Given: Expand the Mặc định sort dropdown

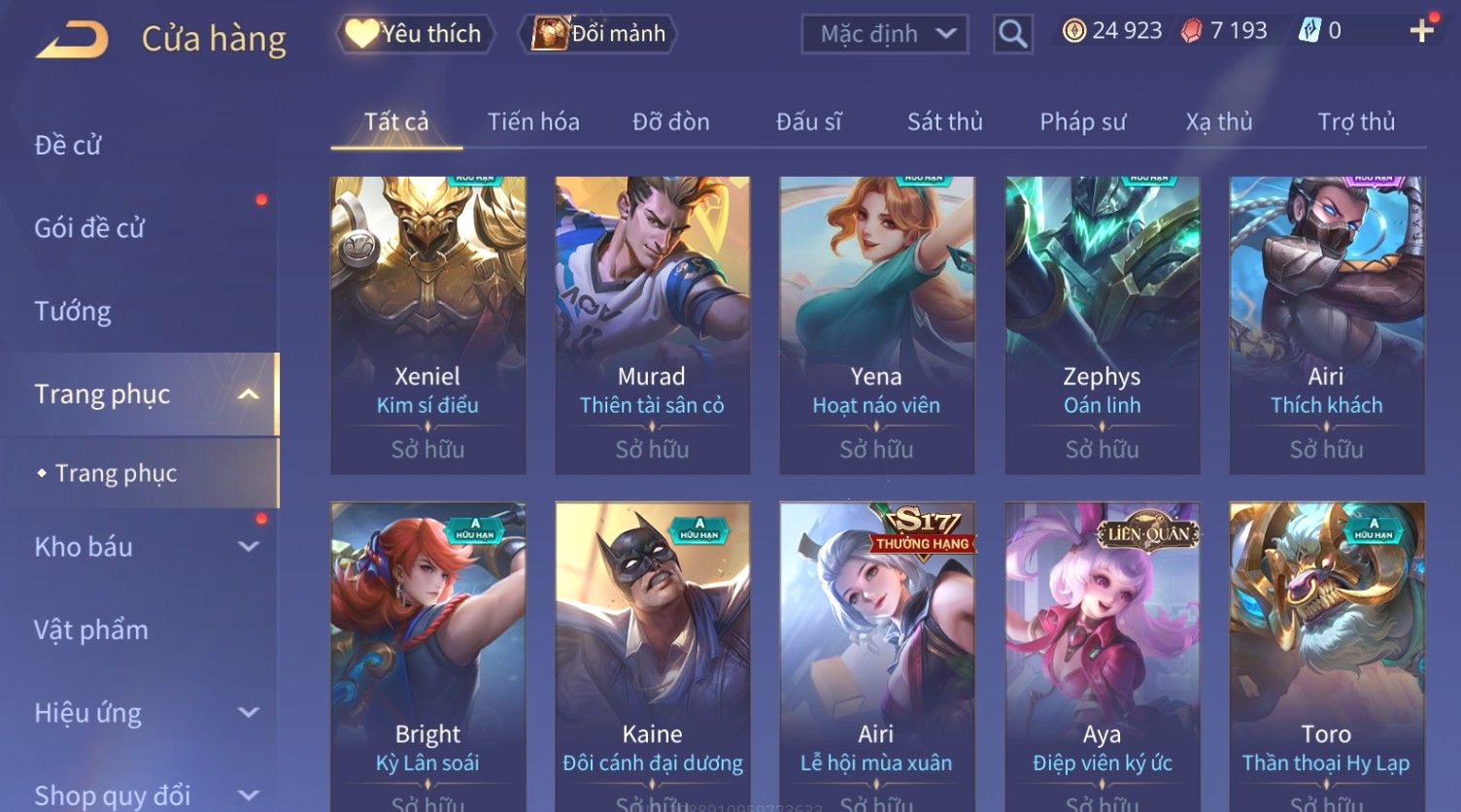Looking at the screenshot, I should [884, 34].
